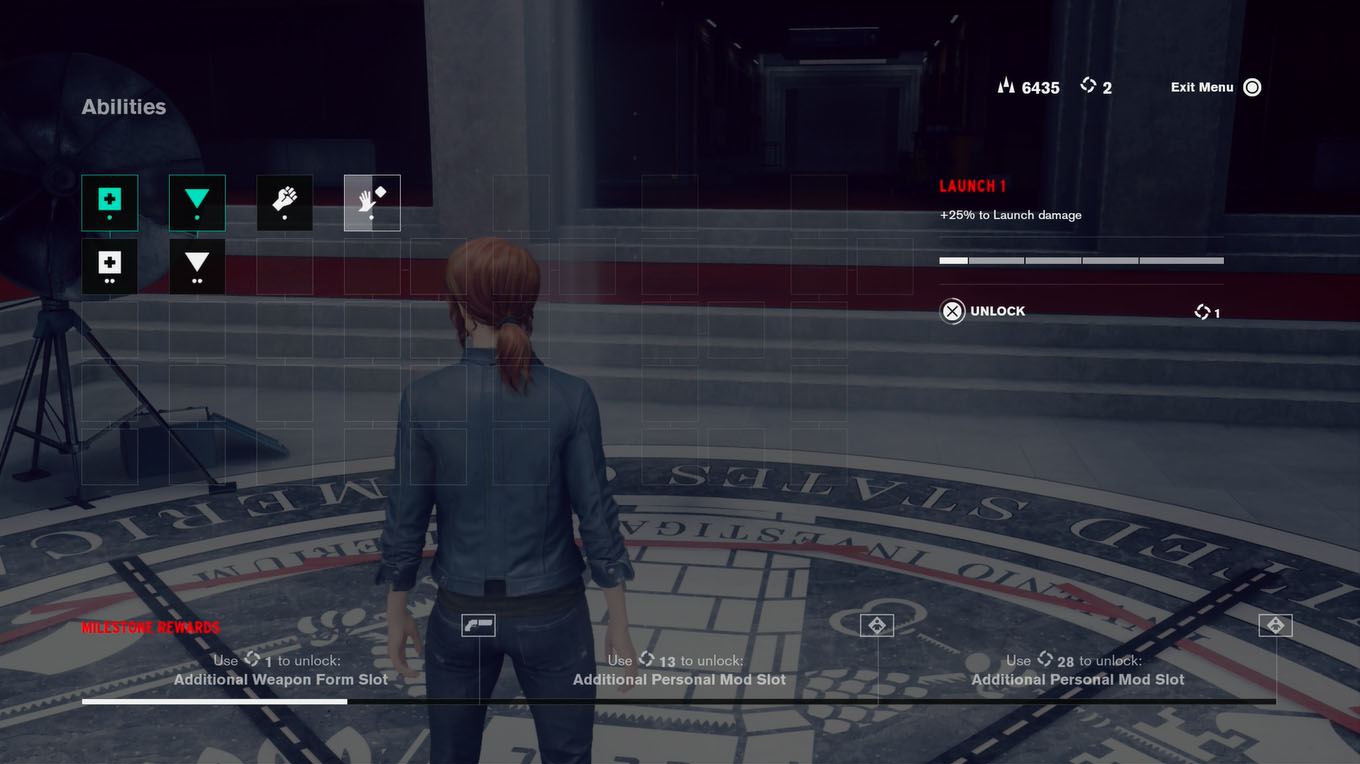The width and height of the screenshot is (1360, 764).
Task: Select the highlighted hand-and-diamond Launch upgrade icon
Action: [x=371, y=202]
